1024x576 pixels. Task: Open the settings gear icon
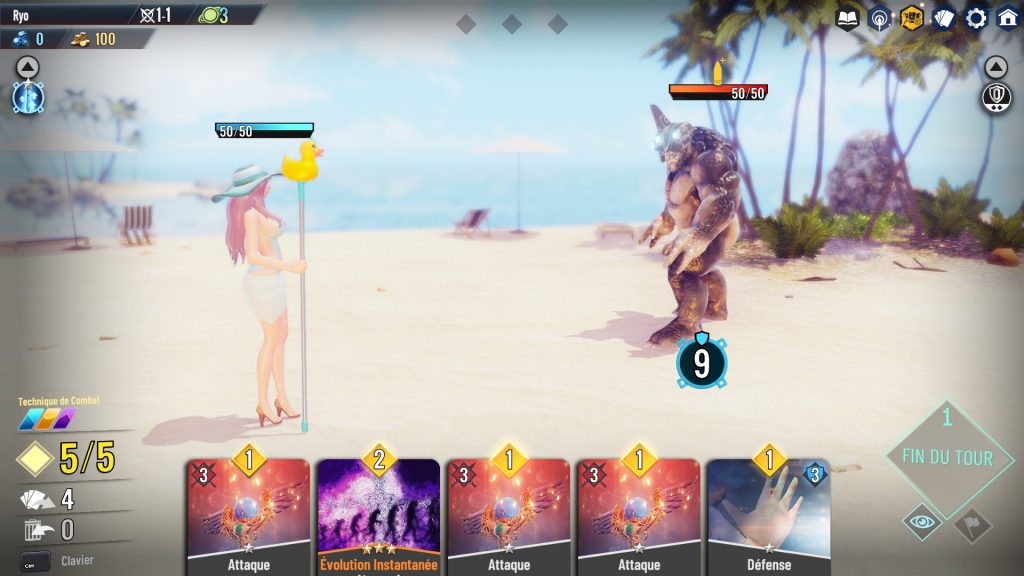coord(975,18)
